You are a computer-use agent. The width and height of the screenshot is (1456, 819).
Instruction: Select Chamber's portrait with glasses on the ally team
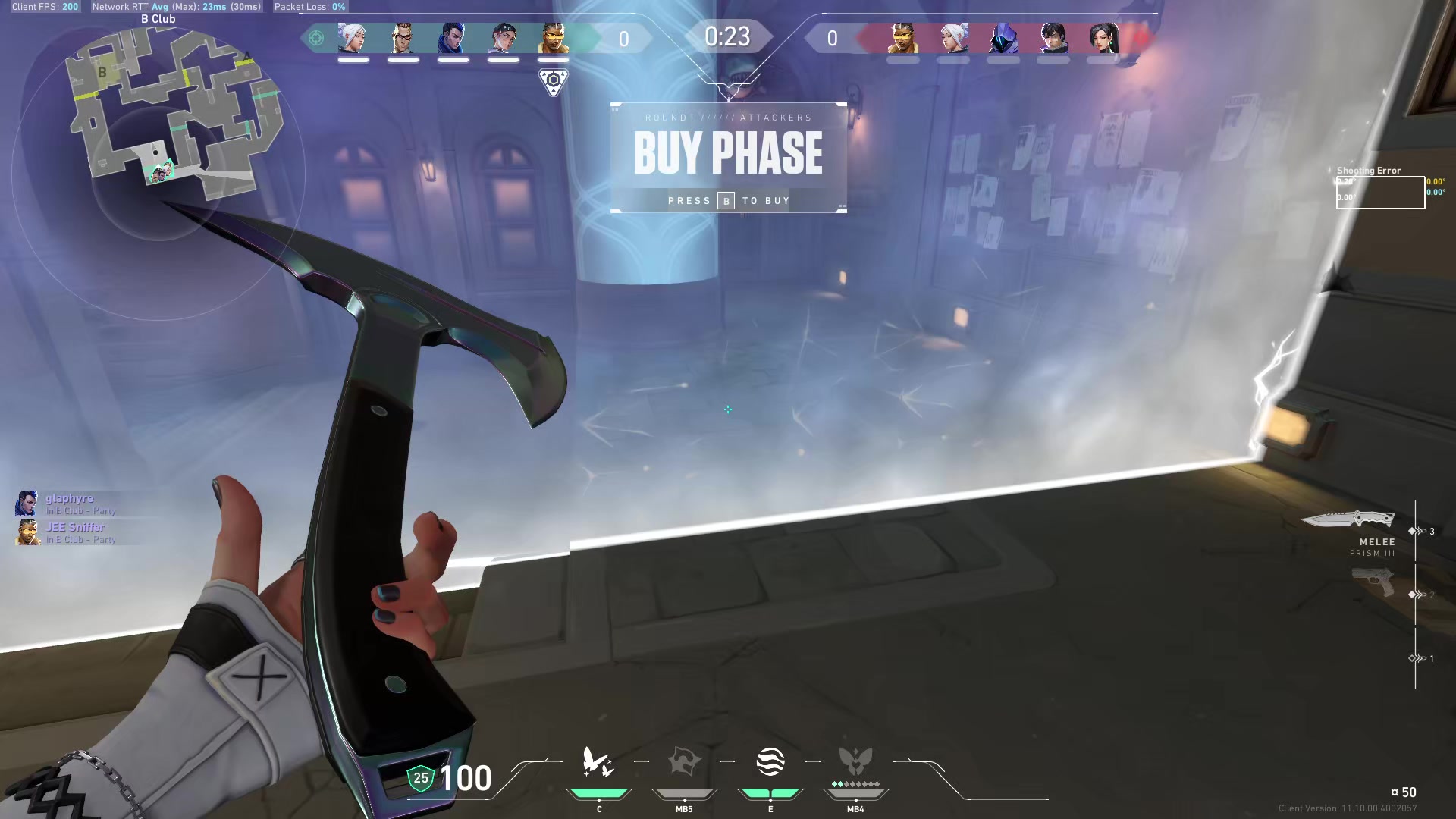[x=403, y=38]
